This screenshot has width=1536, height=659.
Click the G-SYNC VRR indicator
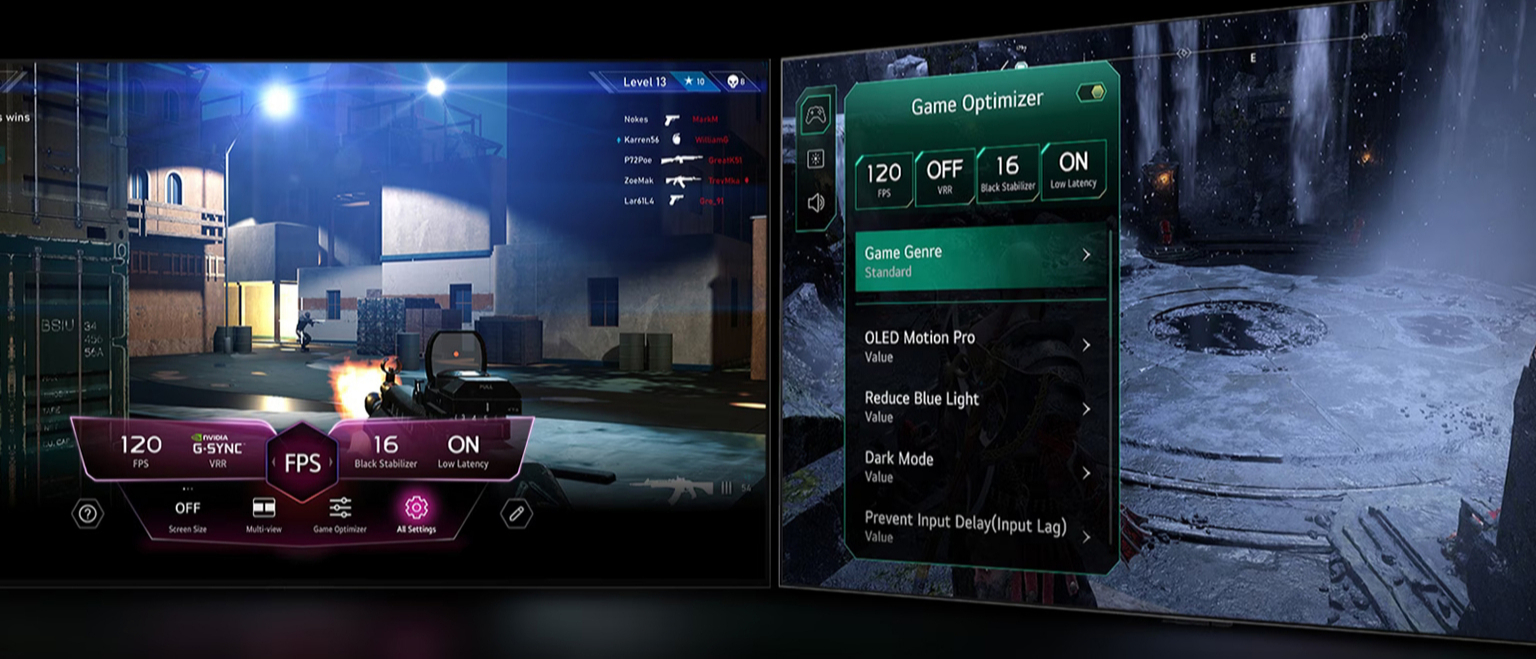[217, 449]
